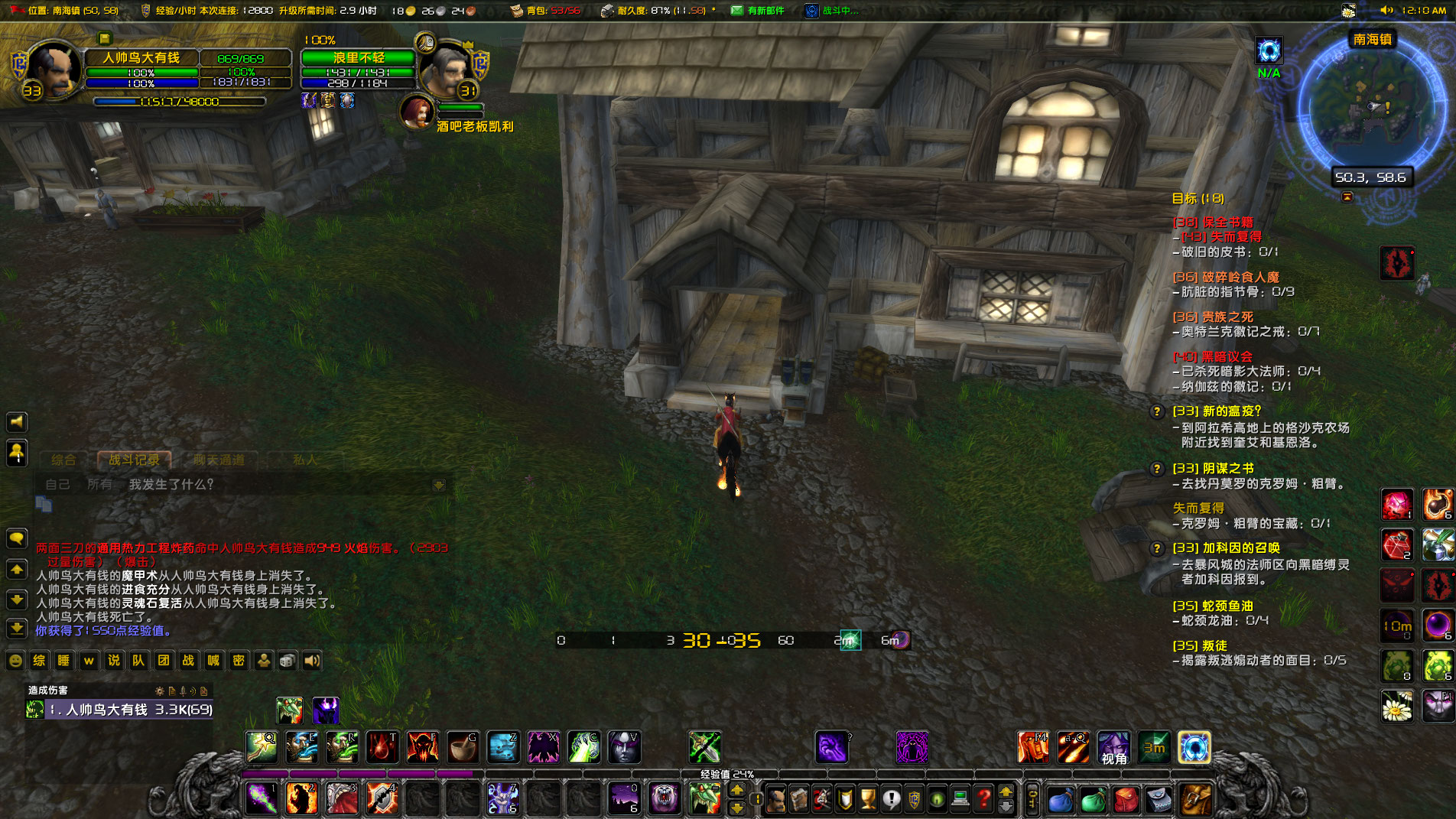Toggle the megaphone icon on the left edge
The height and width of the screenshot is (819, 1456).
[x=16, y=421]
